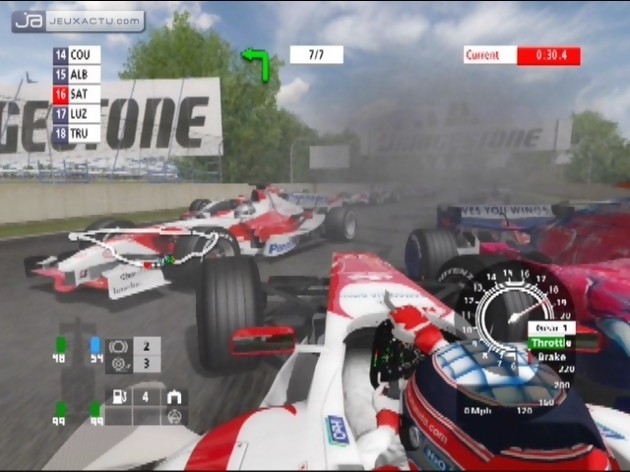This screenshot has height=472, width=630.
Task: Click the fuel pump icon
Action: 120,397
